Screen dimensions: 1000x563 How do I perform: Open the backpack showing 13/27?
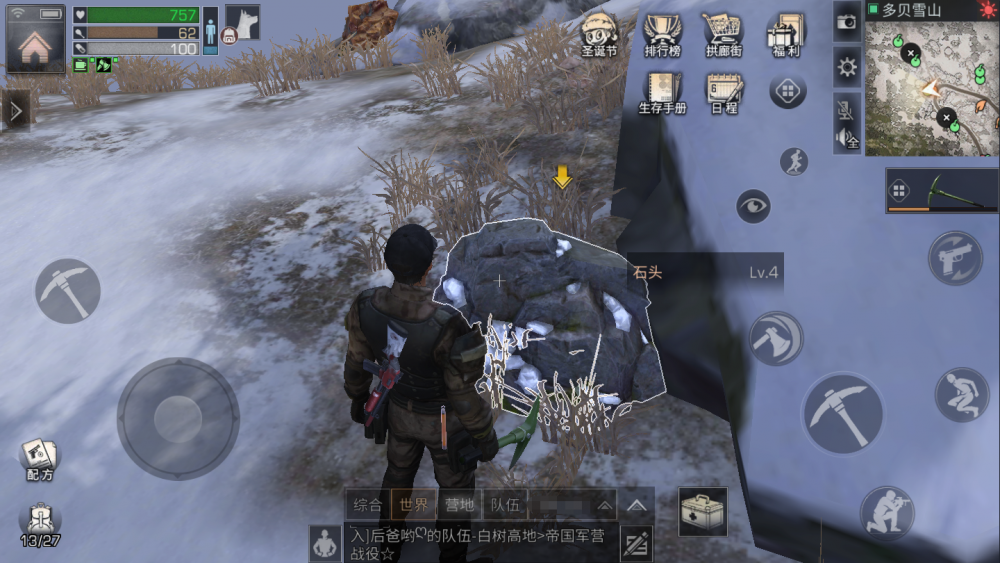pos(39,524)
